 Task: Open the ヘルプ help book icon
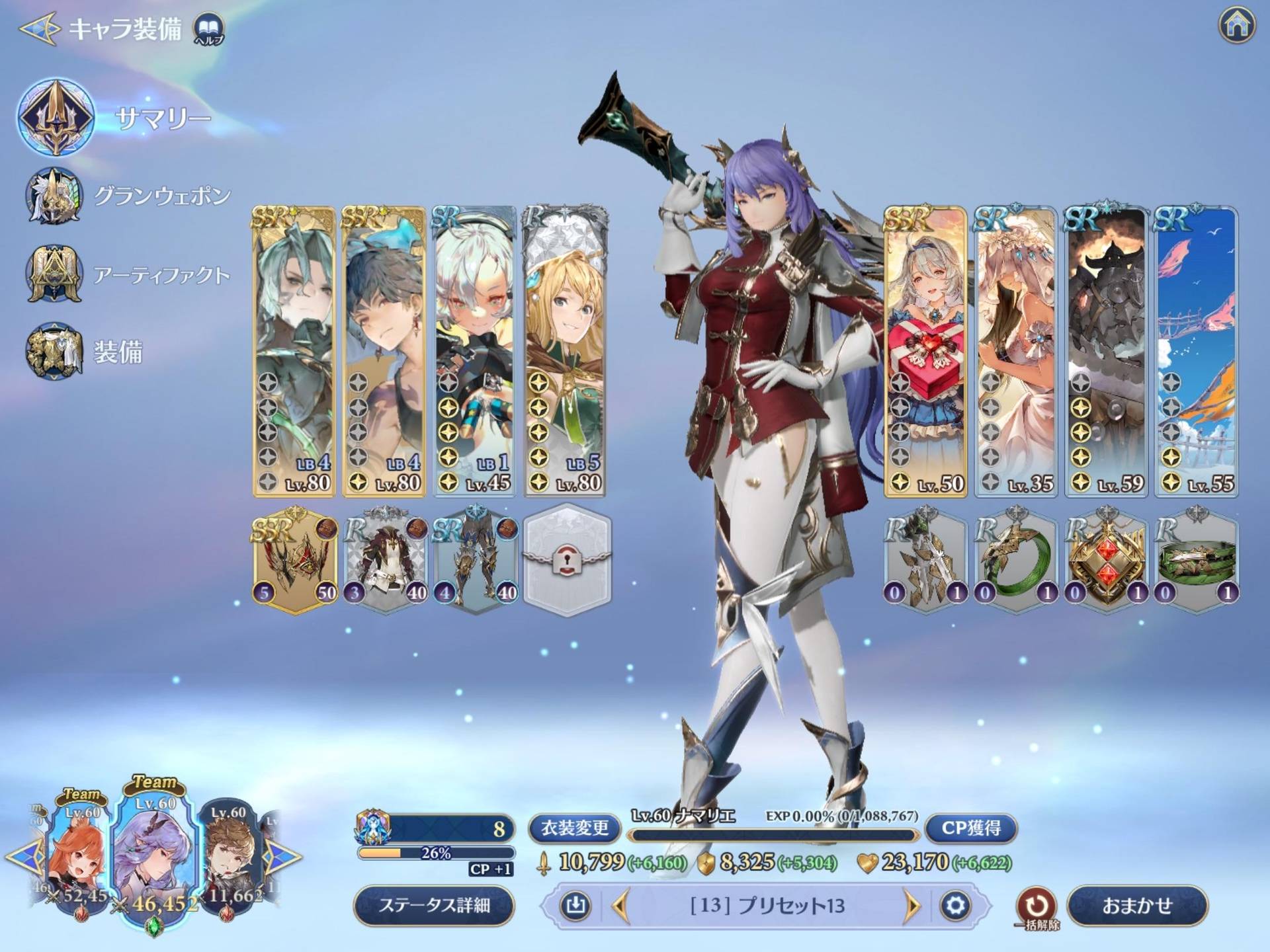point(209,29)
